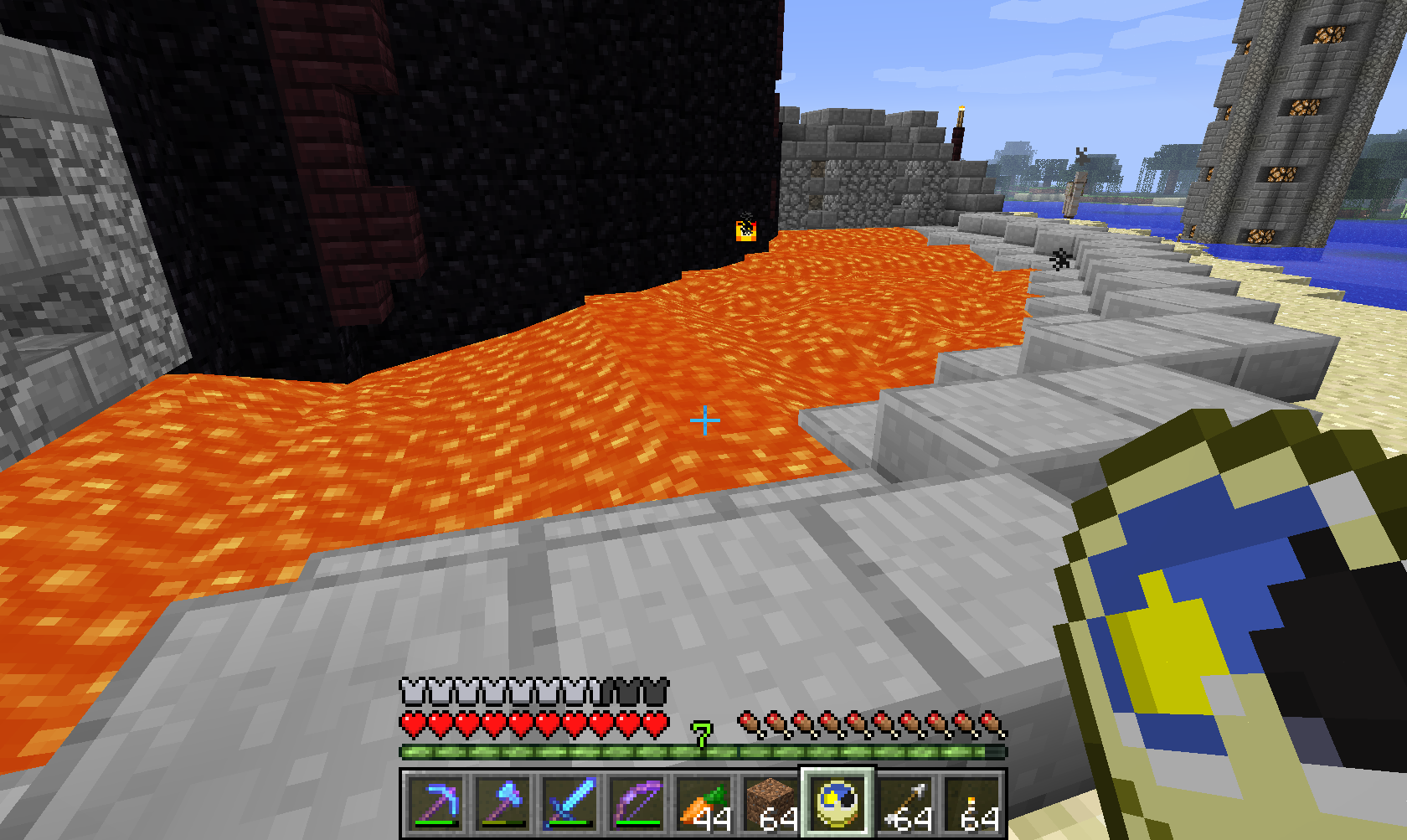Choose the torch stack hotbar slot
Viewport: 1407px width, 840px height.
972,803
